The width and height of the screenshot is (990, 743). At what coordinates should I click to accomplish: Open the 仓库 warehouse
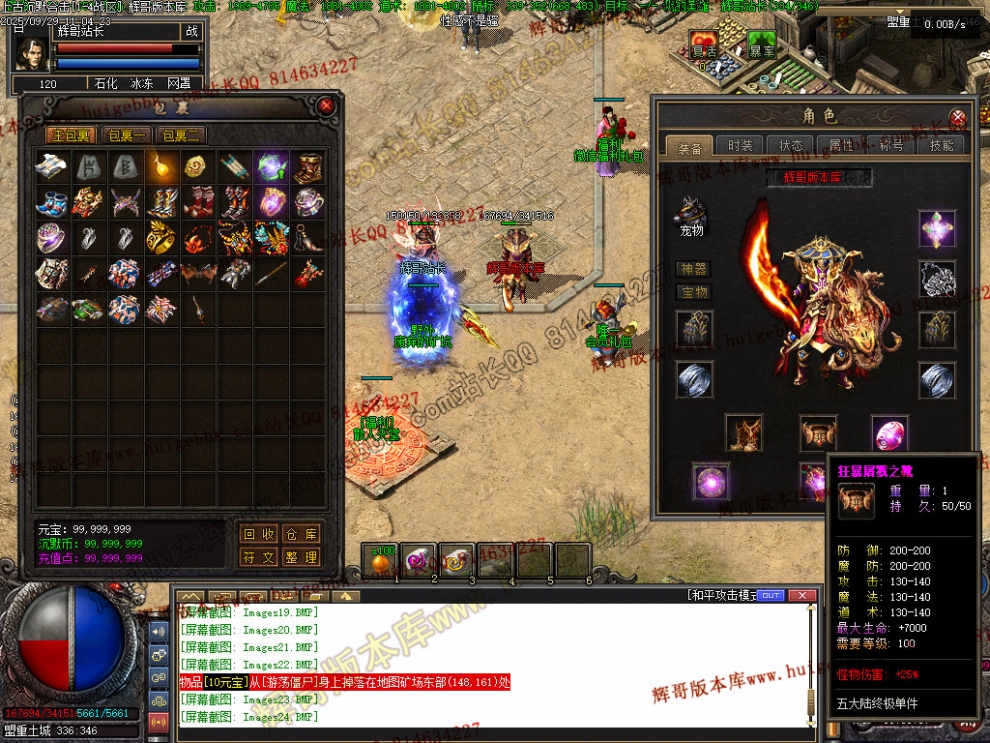pyautogui.click(x=300, y=534)
